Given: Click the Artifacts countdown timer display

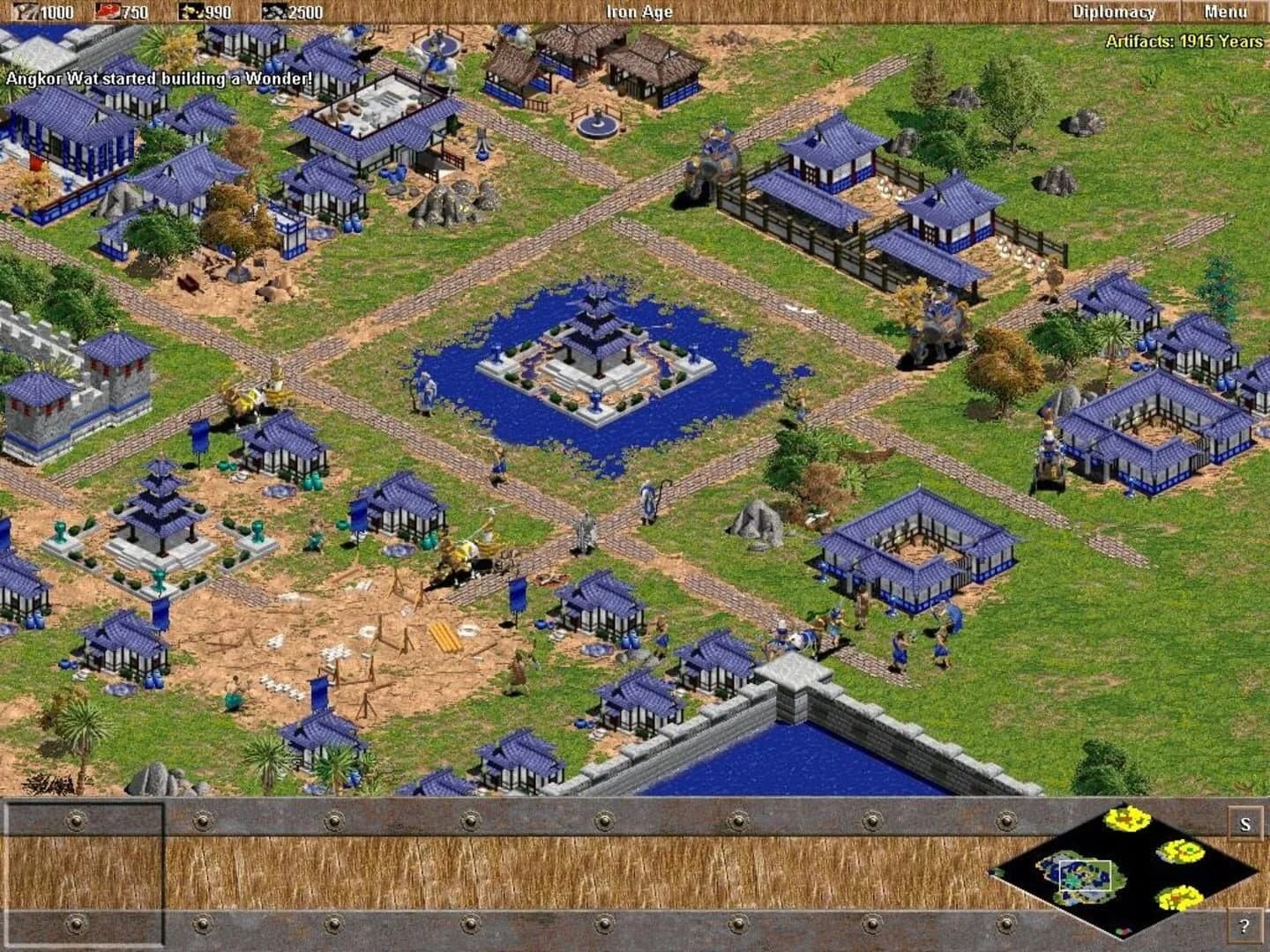Looking at the screenshot, I should pos(1185,40).
